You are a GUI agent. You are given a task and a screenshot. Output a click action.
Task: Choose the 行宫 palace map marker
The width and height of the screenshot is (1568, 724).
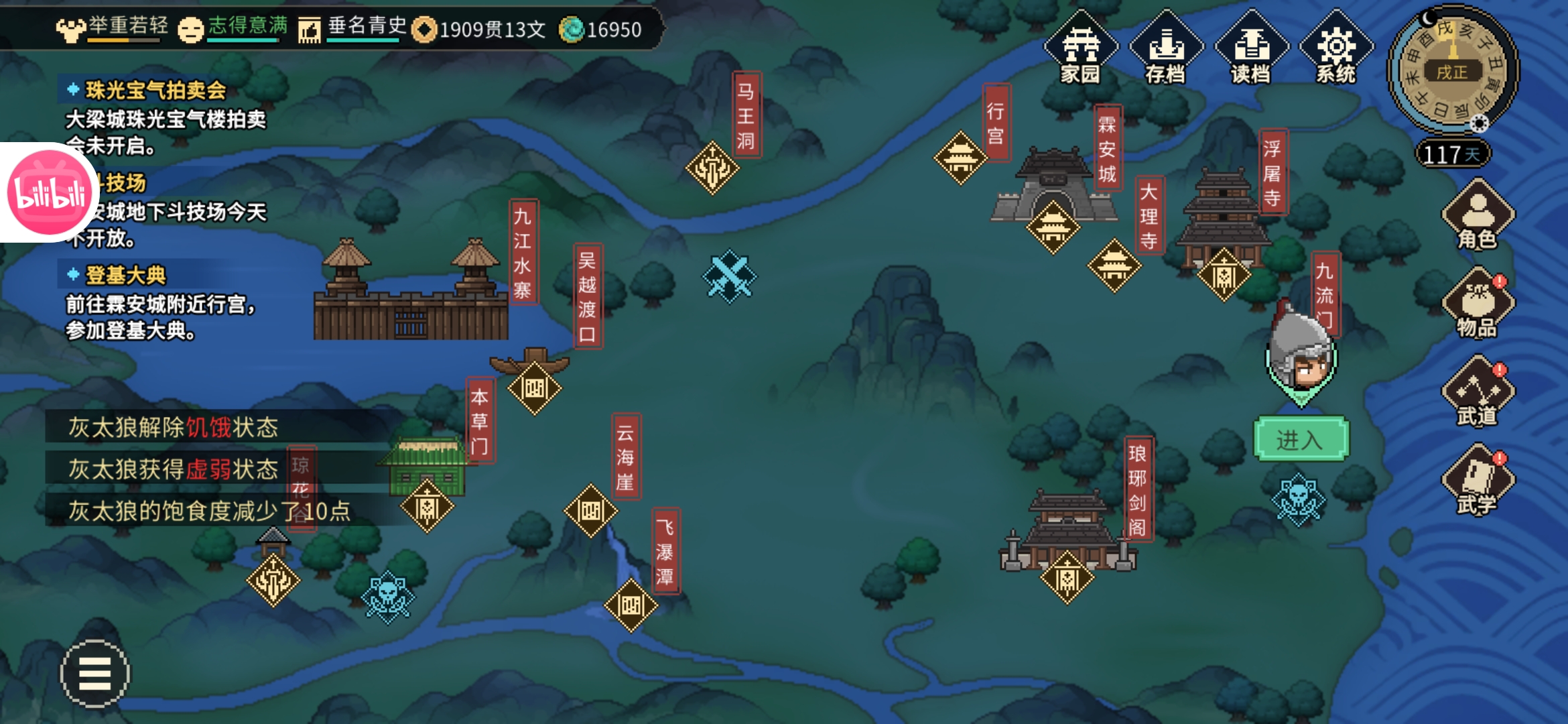[x=960, y=158]
